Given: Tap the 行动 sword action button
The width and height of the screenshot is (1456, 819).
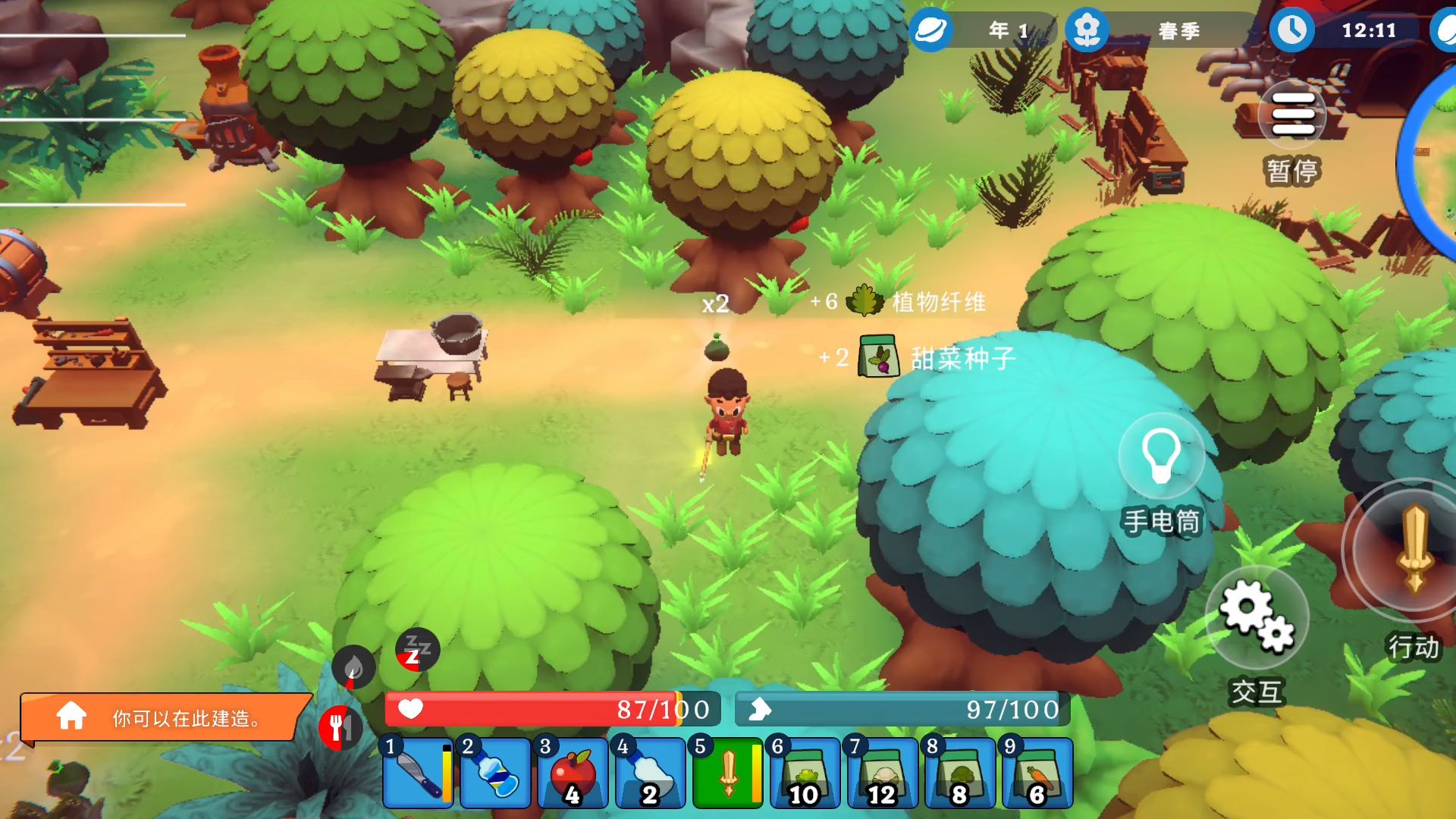Looking at the screenshot, I should [x=1412, y=550].
